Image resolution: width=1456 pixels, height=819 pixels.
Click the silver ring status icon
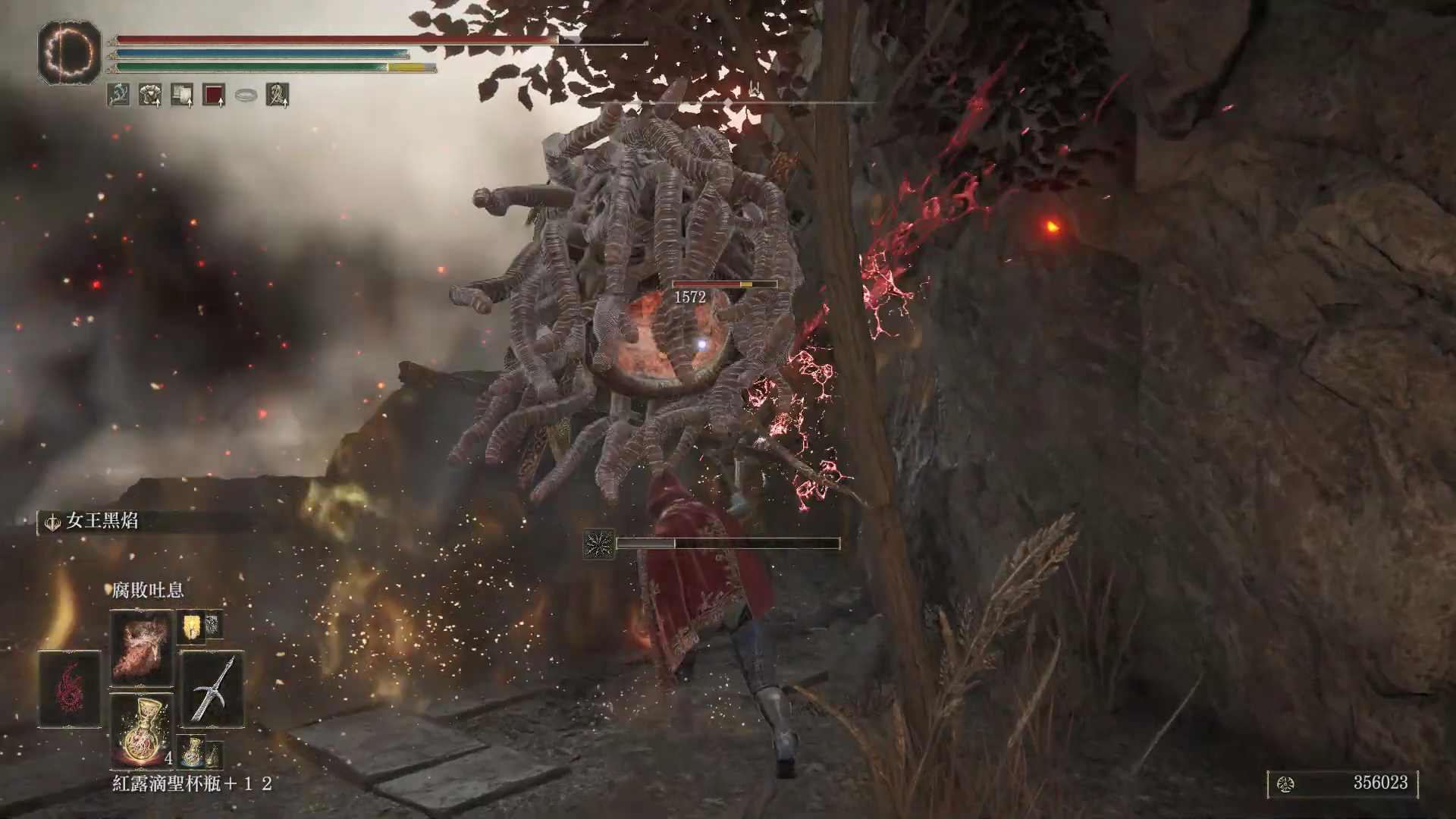(x=246, y=95)
